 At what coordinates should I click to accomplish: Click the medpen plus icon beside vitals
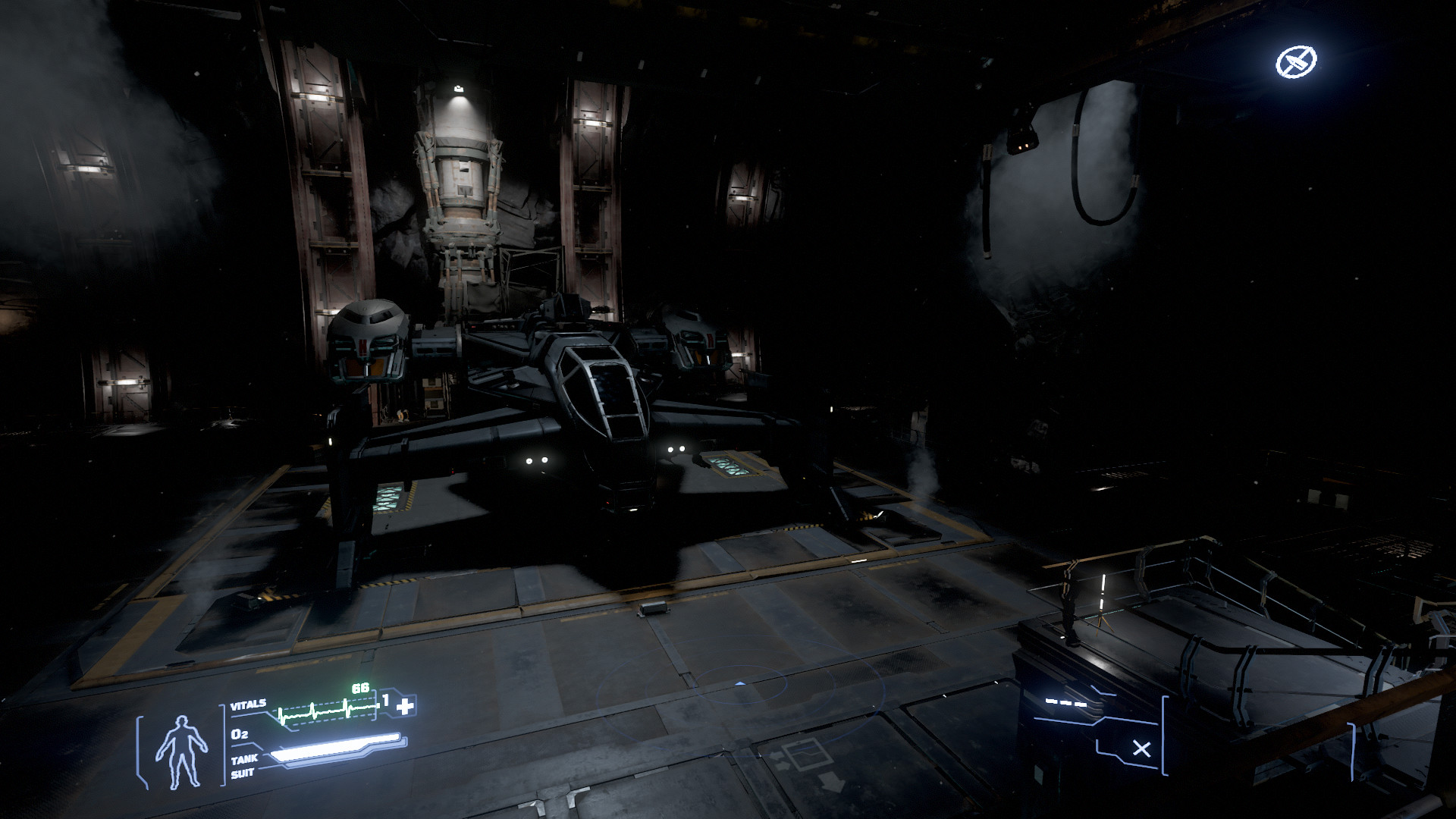click(406, 707)
